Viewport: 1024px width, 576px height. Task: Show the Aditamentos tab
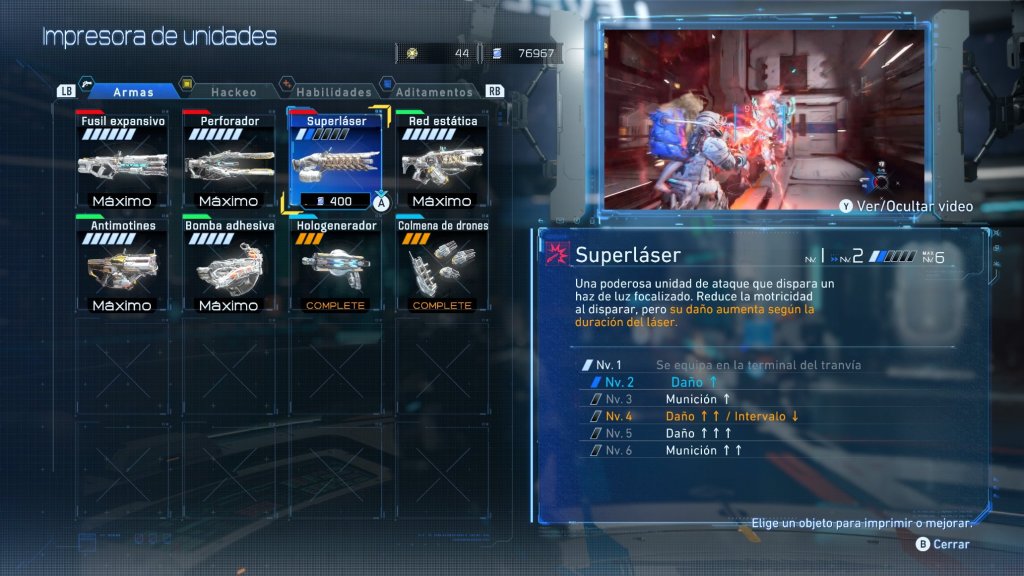point(434,92)
